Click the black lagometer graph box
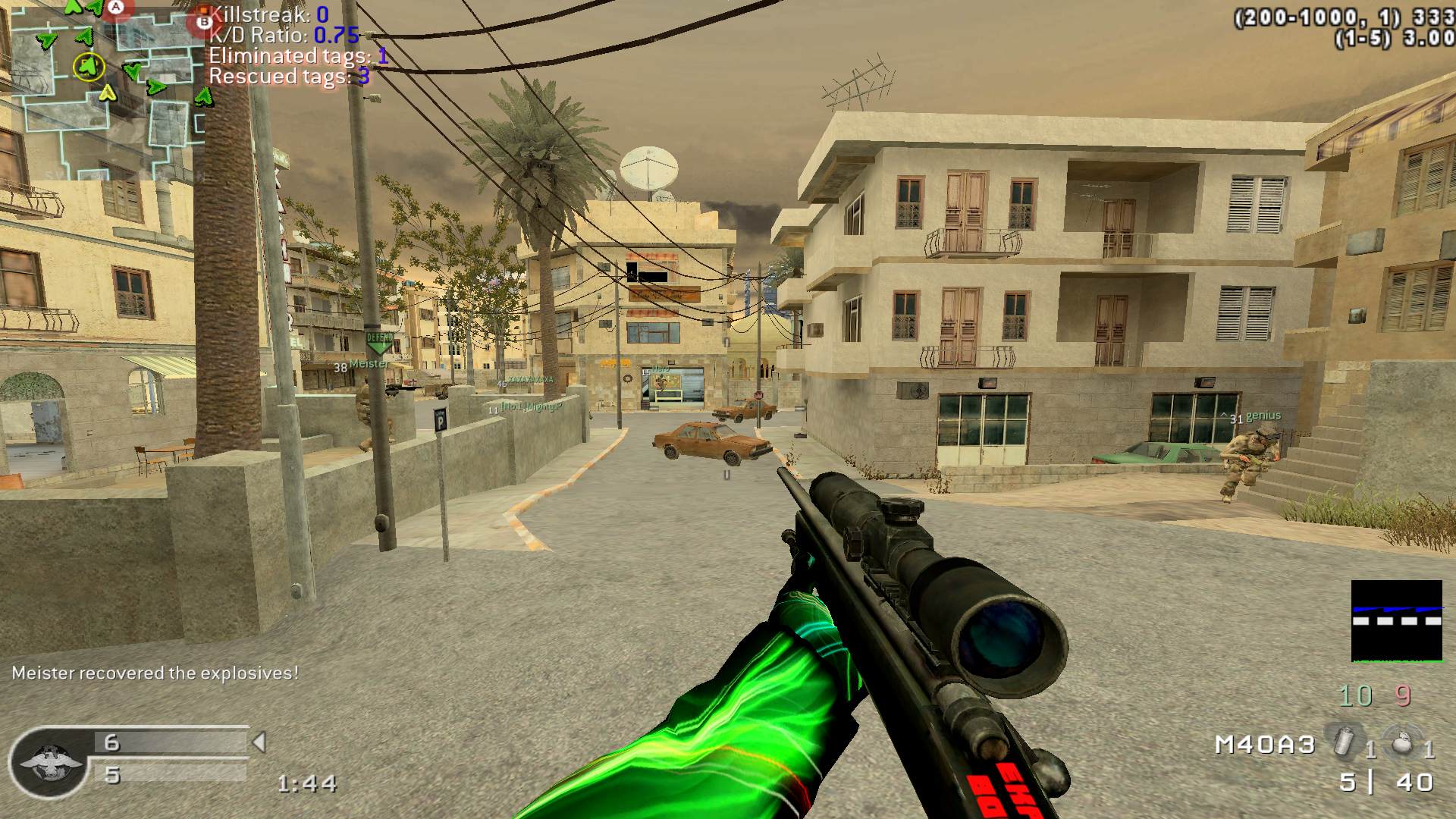This screenshot has height=819, width=1456. point(1396,620)
